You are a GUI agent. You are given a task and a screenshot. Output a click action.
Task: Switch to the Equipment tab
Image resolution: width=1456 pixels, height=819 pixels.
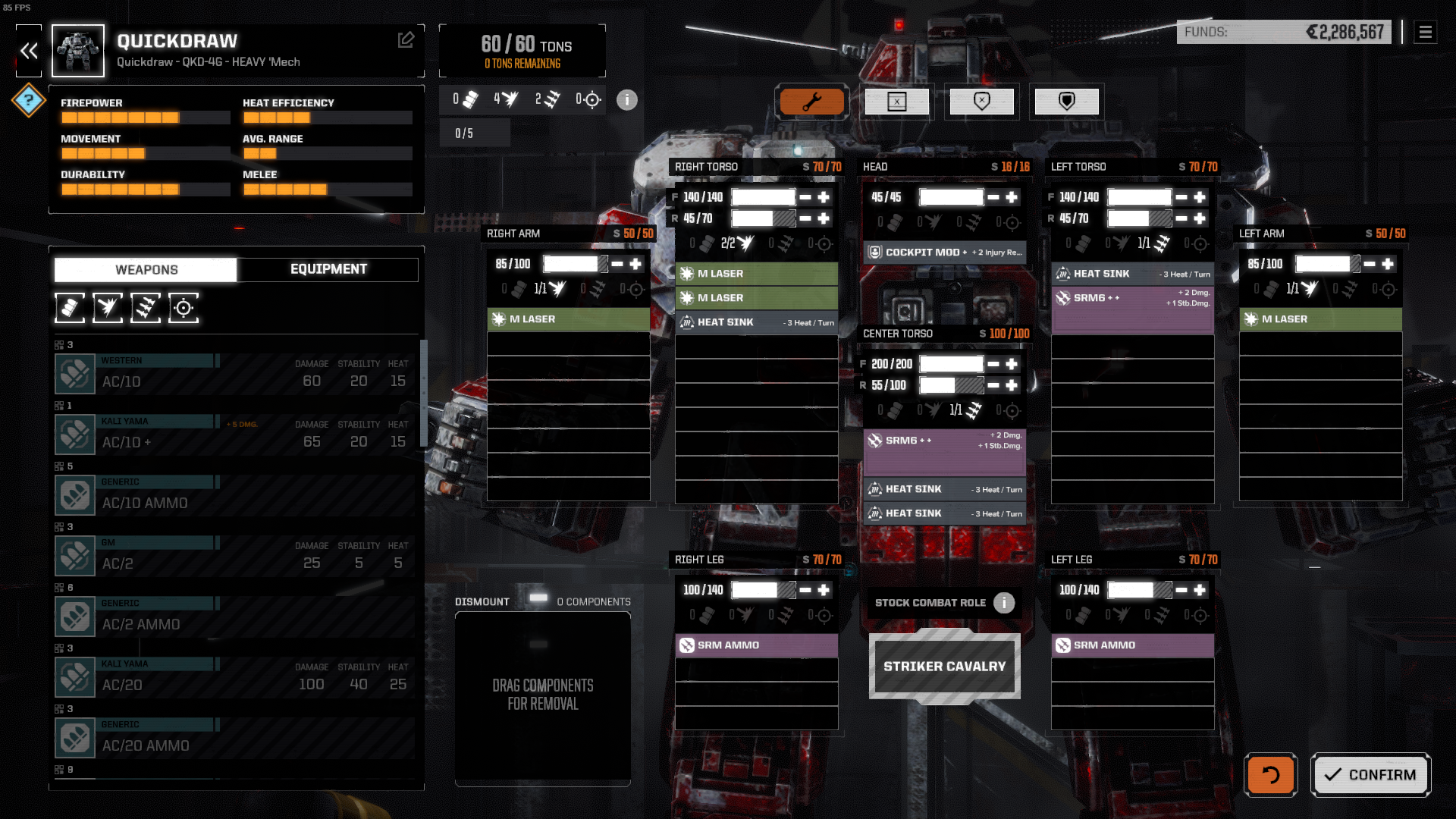(x=328, y=269)
